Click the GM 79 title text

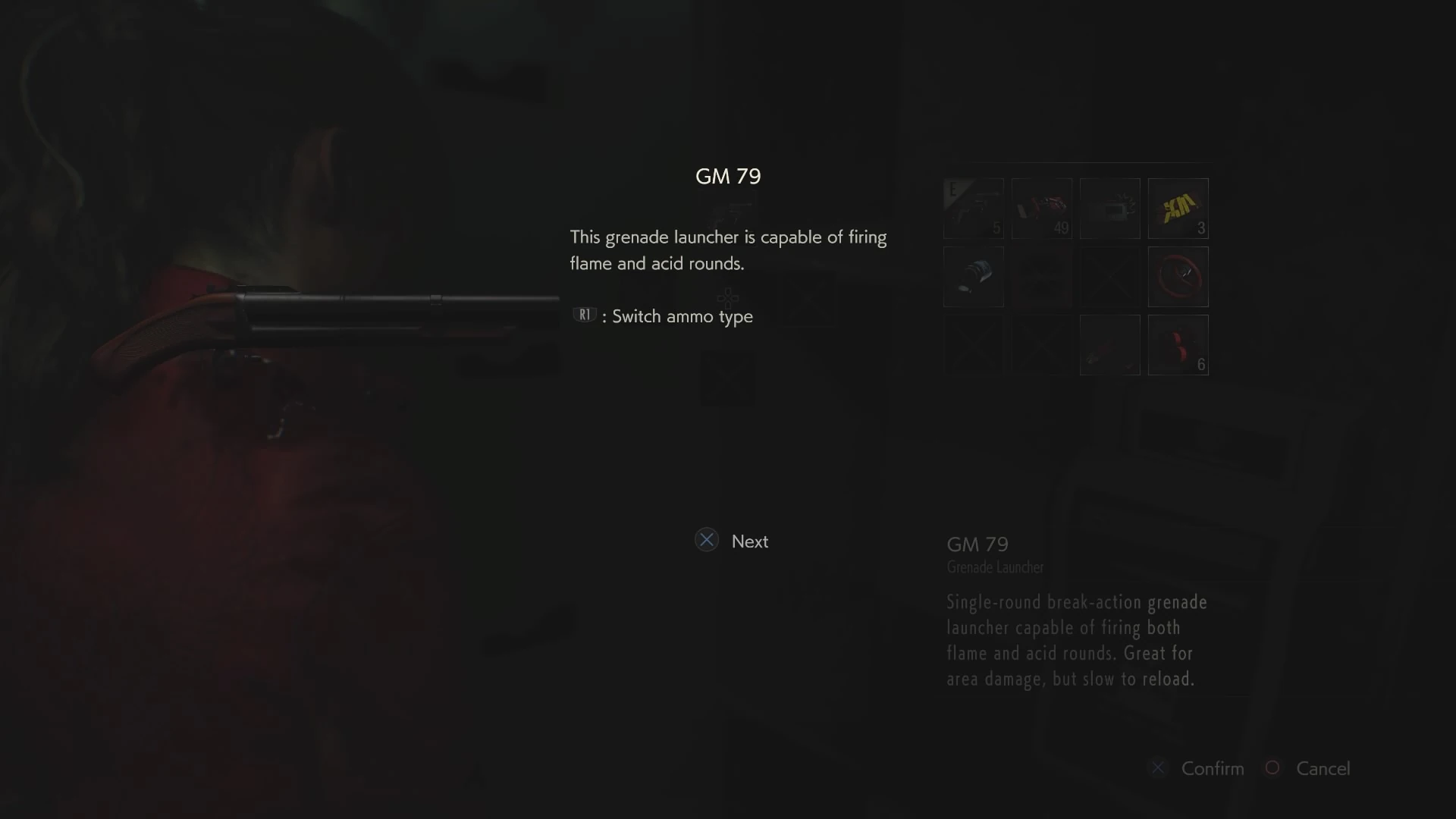pos(727,176)
